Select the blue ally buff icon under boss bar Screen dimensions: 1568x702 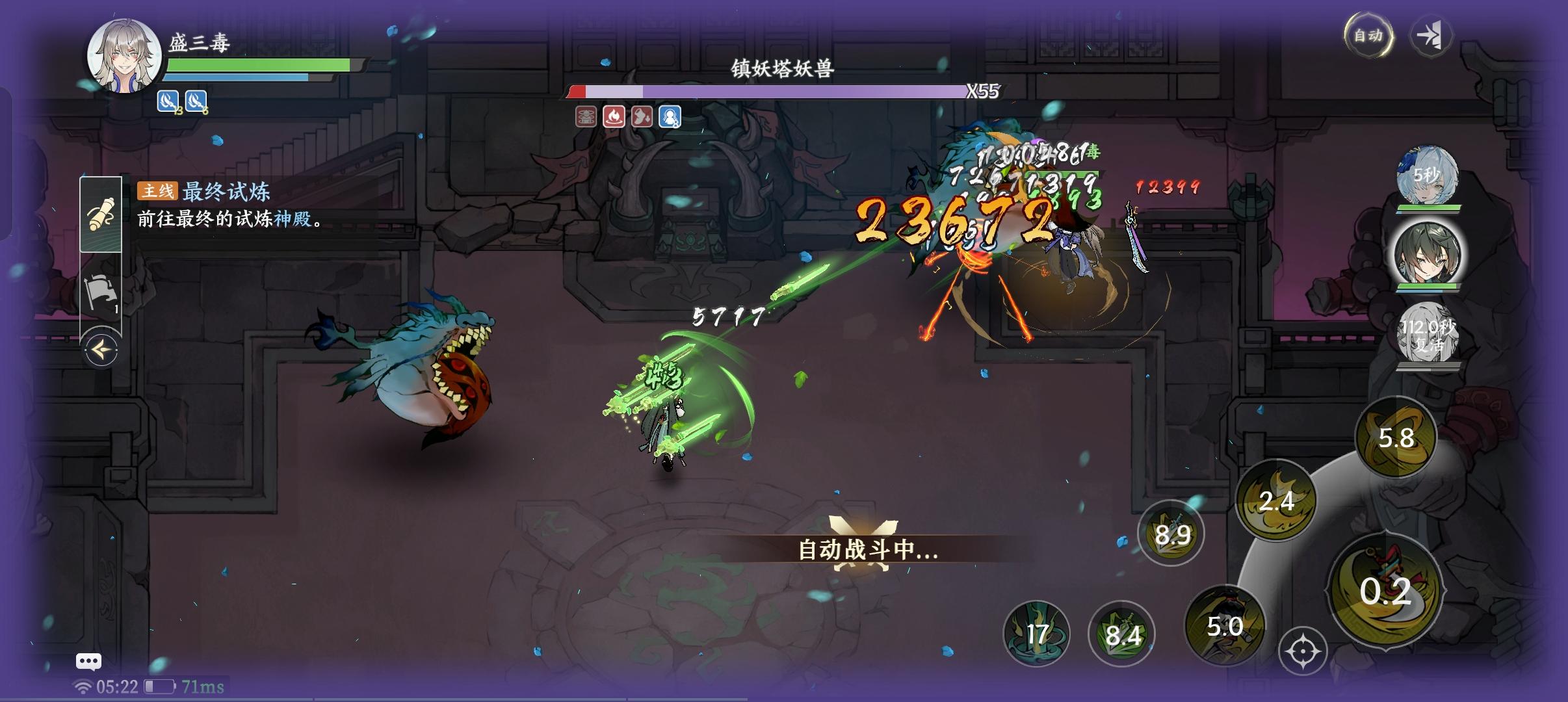click(x=672, y=118)
